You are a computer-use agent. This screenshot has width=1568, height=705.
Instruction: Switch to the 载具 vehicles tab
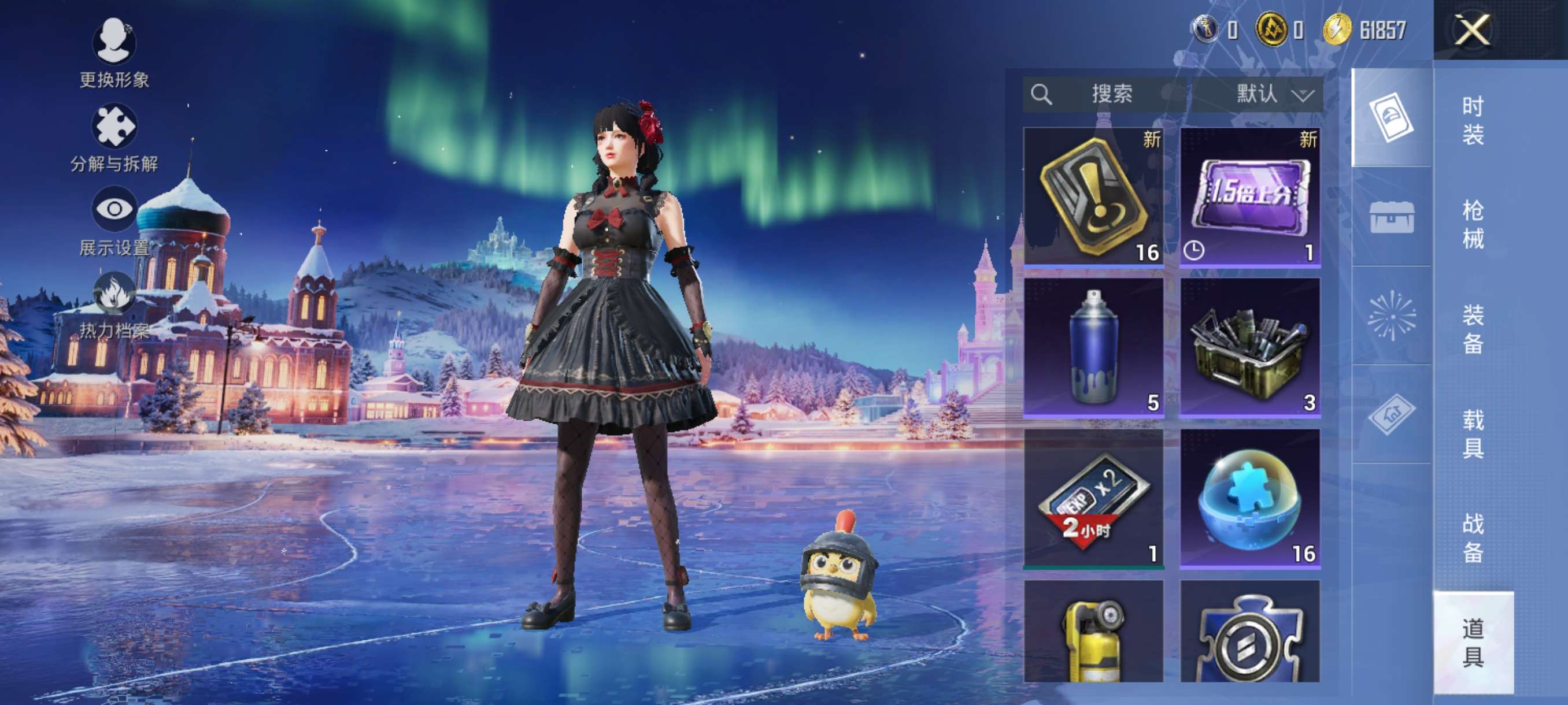coord(1473,433)
